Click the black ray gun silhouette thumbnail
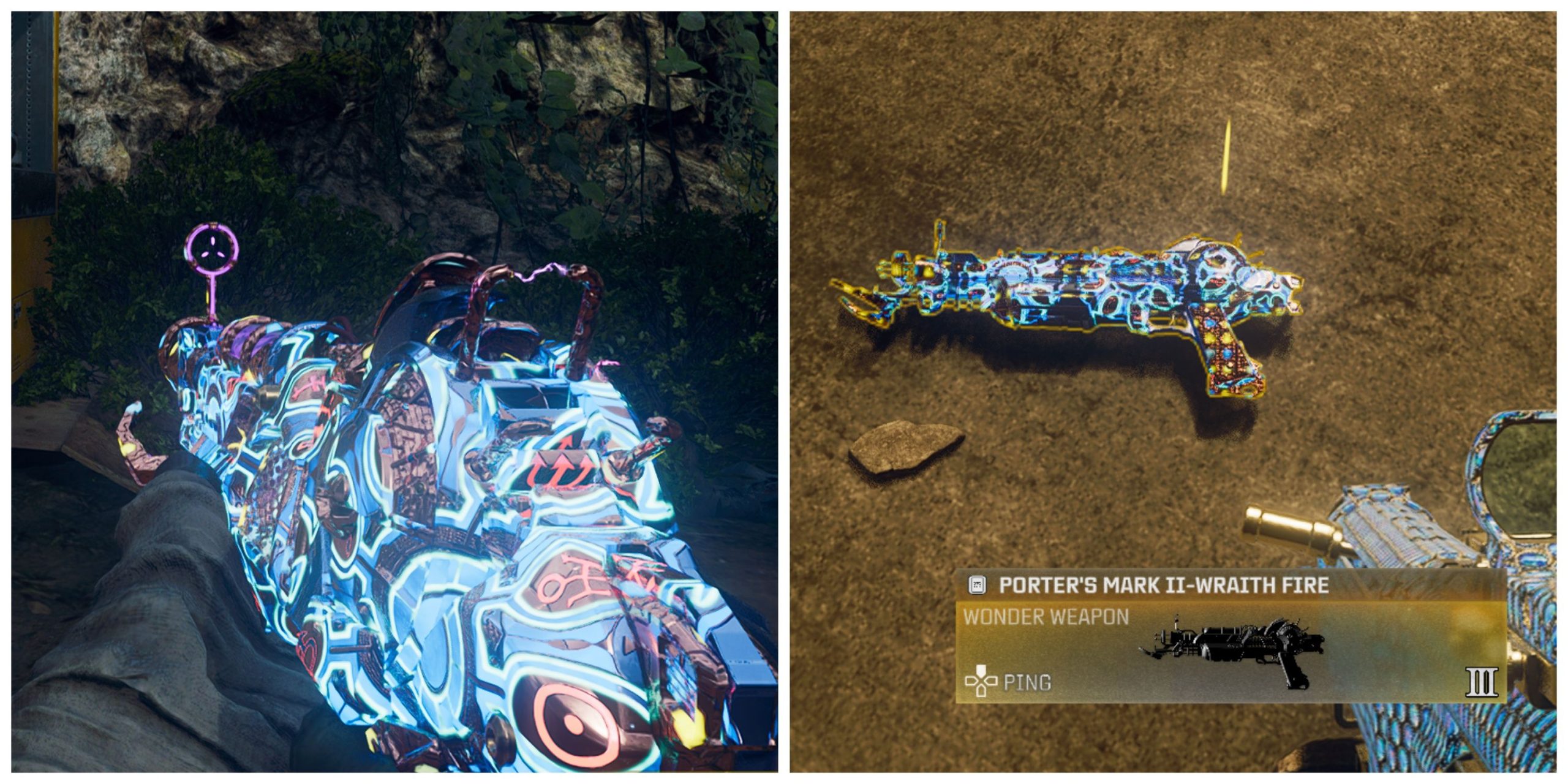The height and width of the screenshot is (784, 1568). click(x=1232, y=651)
